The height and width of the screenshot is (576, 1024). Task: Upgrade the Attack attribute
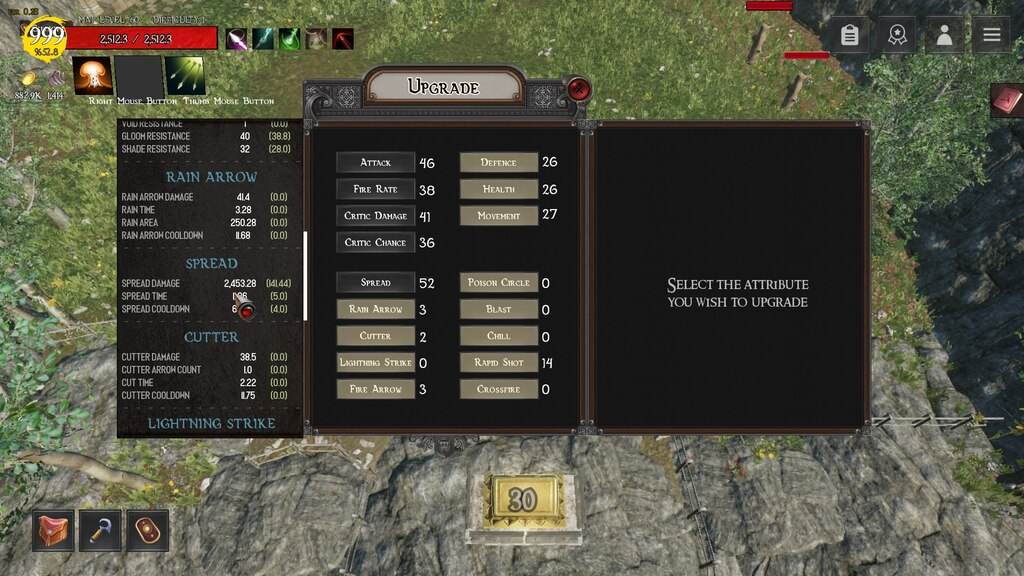click(x=376, y=162)
